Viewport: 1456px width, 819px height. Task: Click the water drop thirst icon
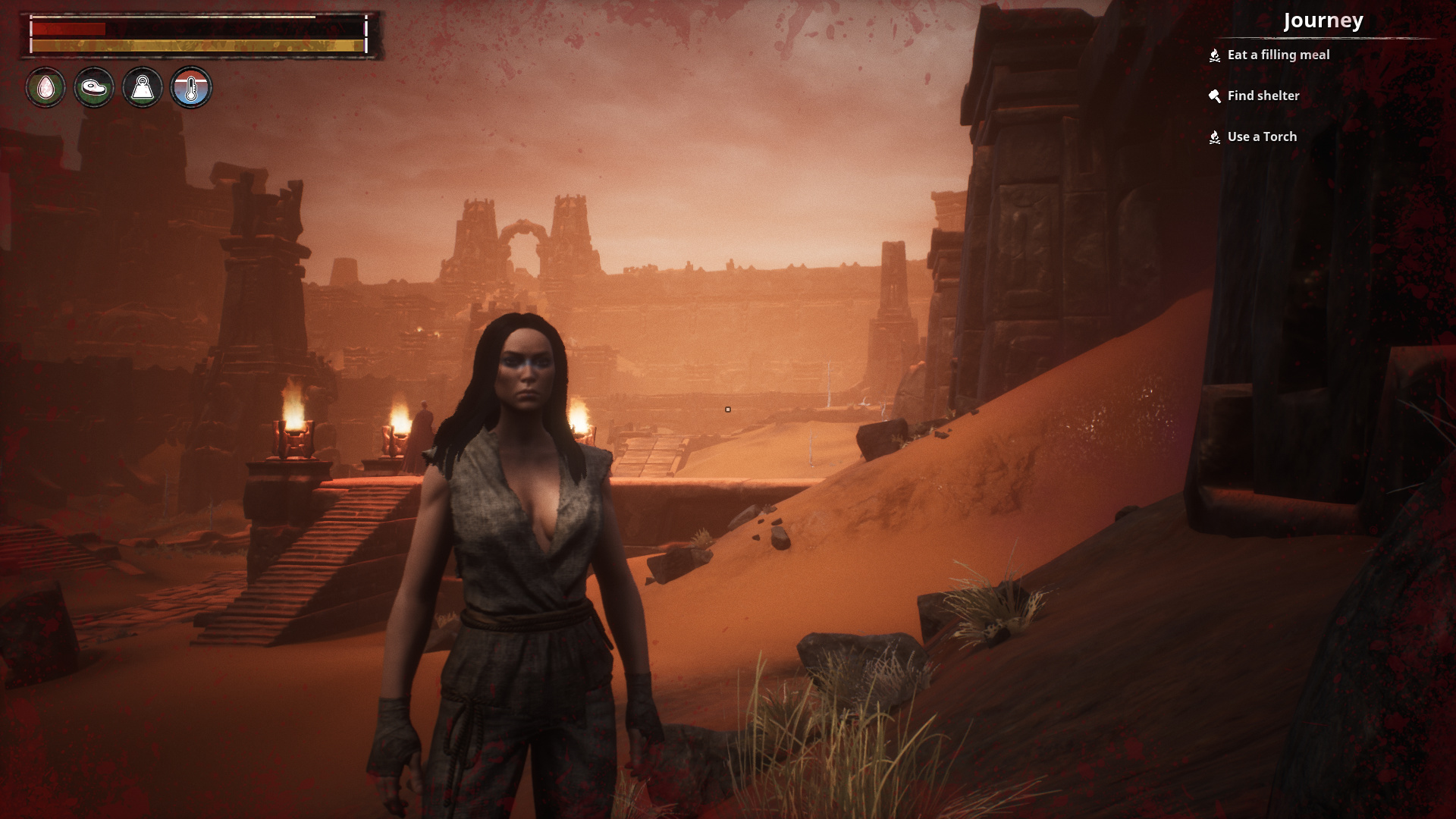coord(45,88)
